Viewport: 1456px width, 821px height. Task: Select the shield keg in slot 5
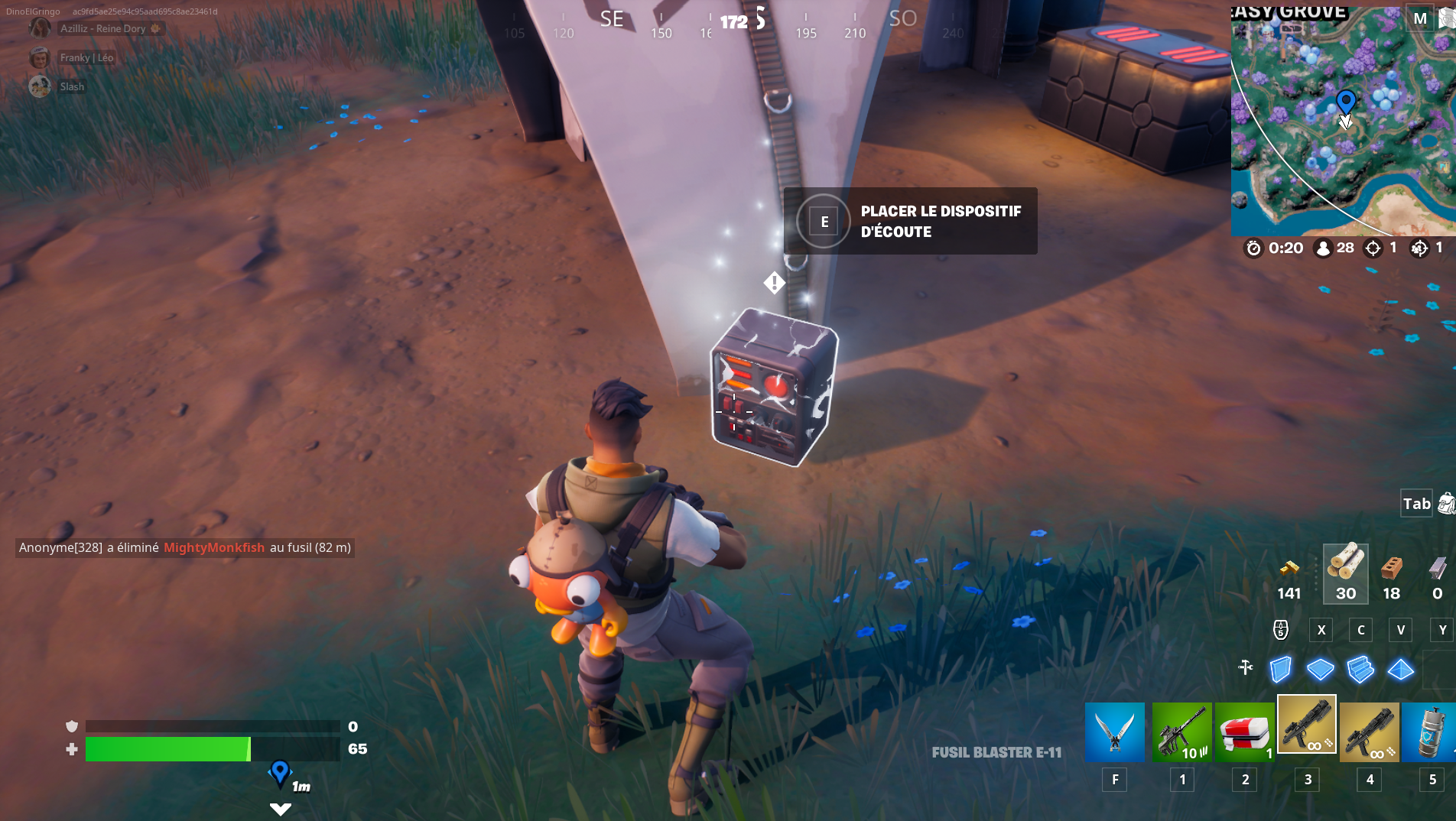coord(1432,732)
